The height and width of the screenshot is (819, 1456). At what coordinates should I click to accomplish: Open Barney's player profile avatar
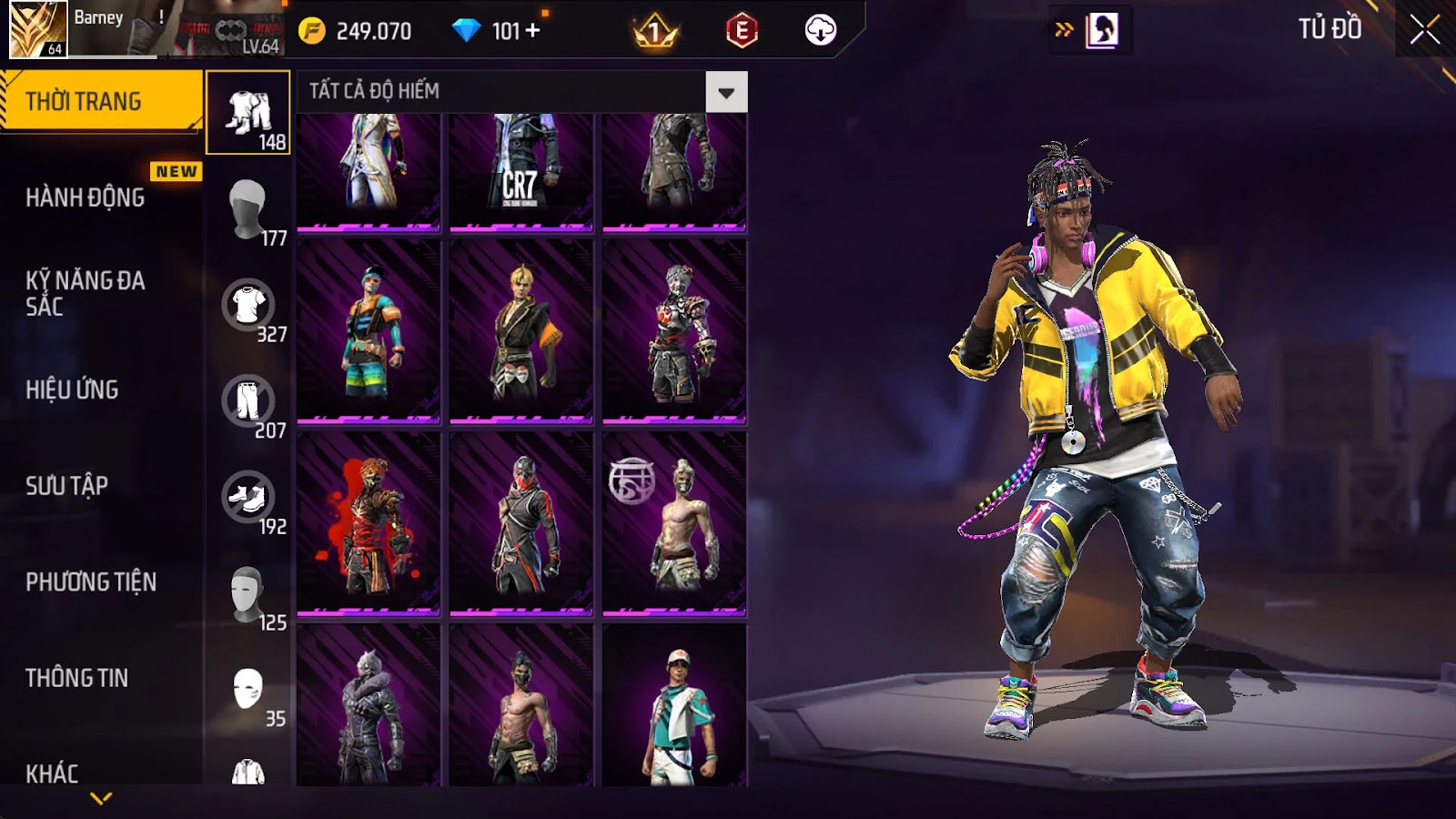pos(37,29)
